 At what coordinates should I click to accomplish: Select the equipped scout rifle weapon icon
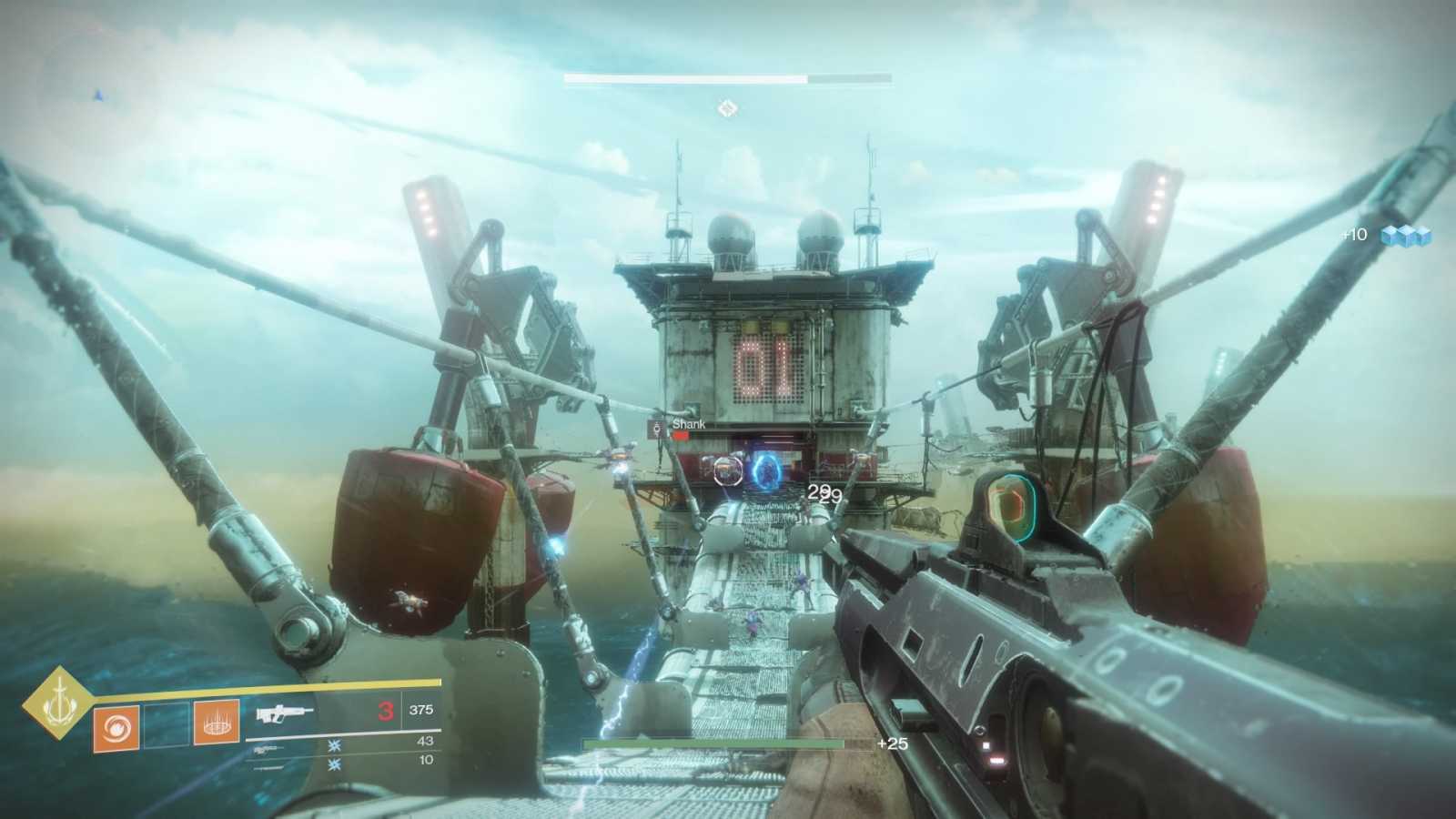(x=285, y=713)
